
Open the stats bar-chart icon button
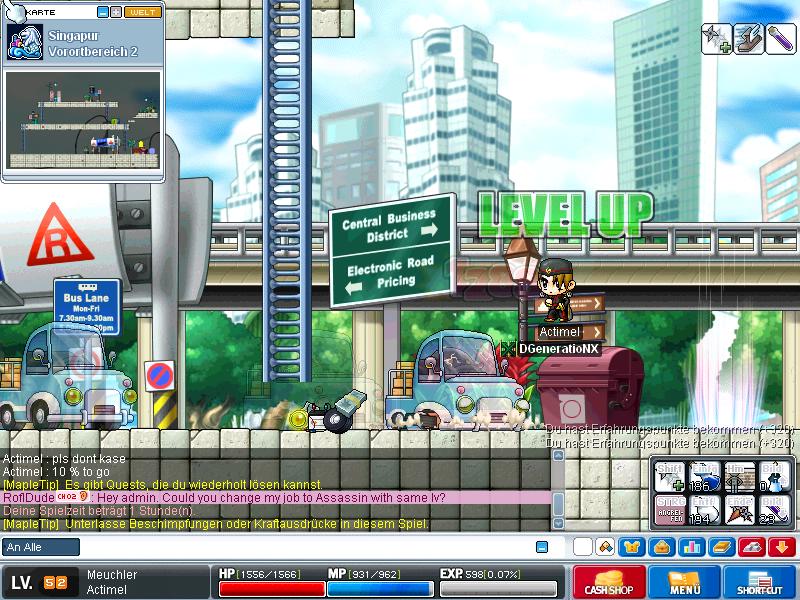(x=692, y=547)
